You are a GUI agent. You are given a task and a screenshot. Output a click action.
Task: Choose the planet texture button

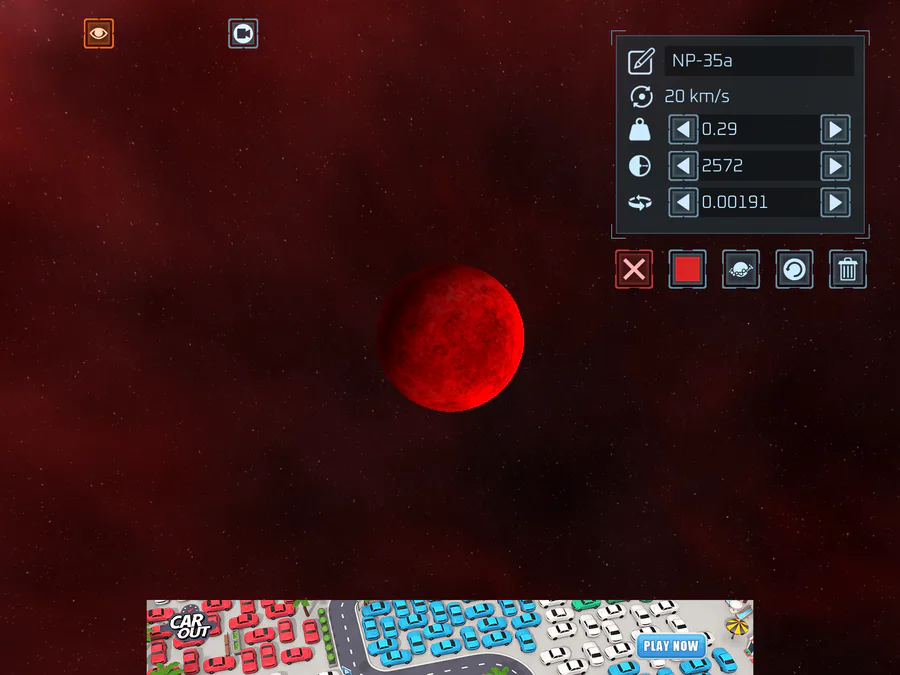[741, 269]
